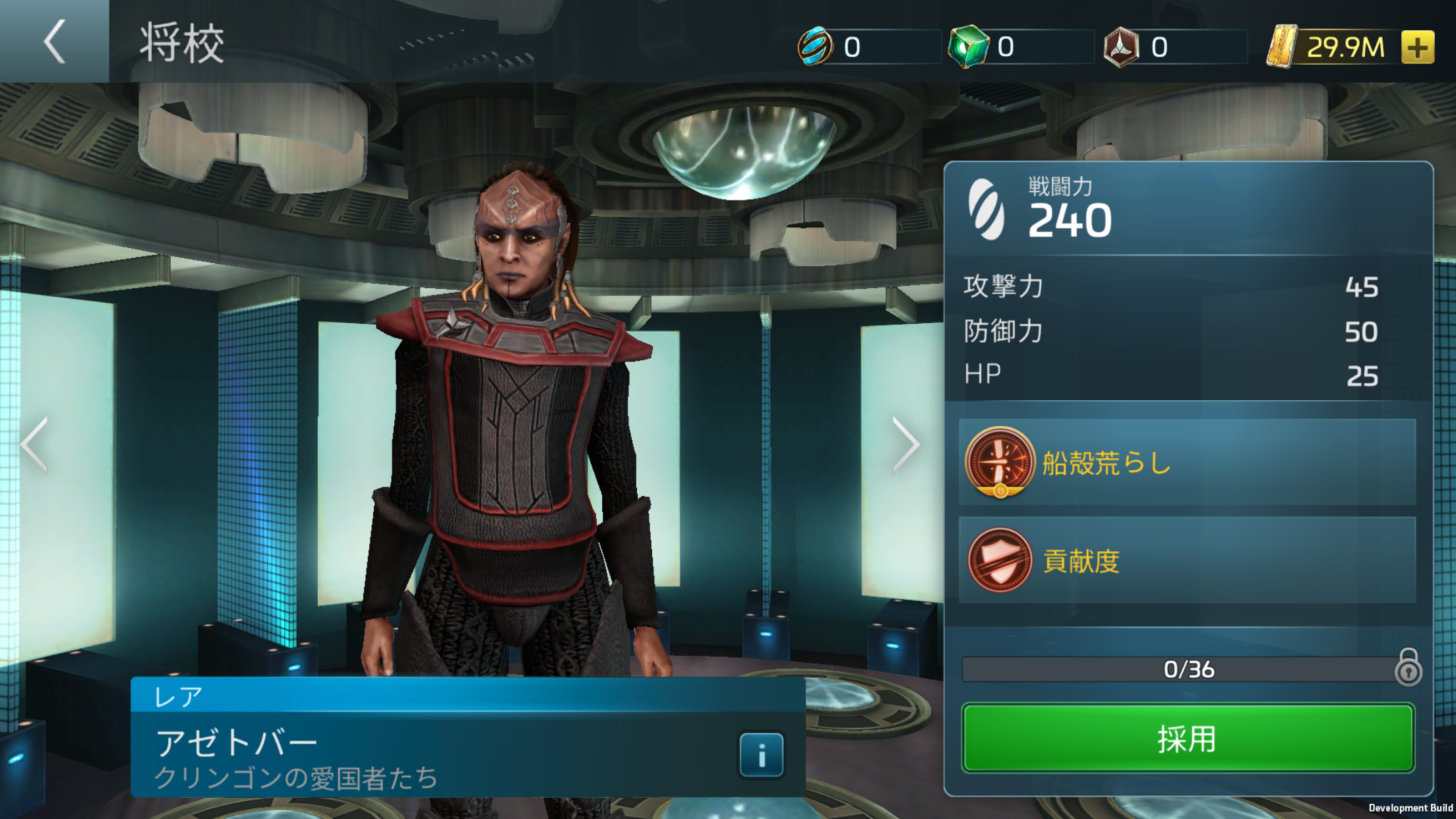1456x819 pixels.
Task: Show the next officer with right arrow
Action: pyautogui.click(x=906, y=444)
